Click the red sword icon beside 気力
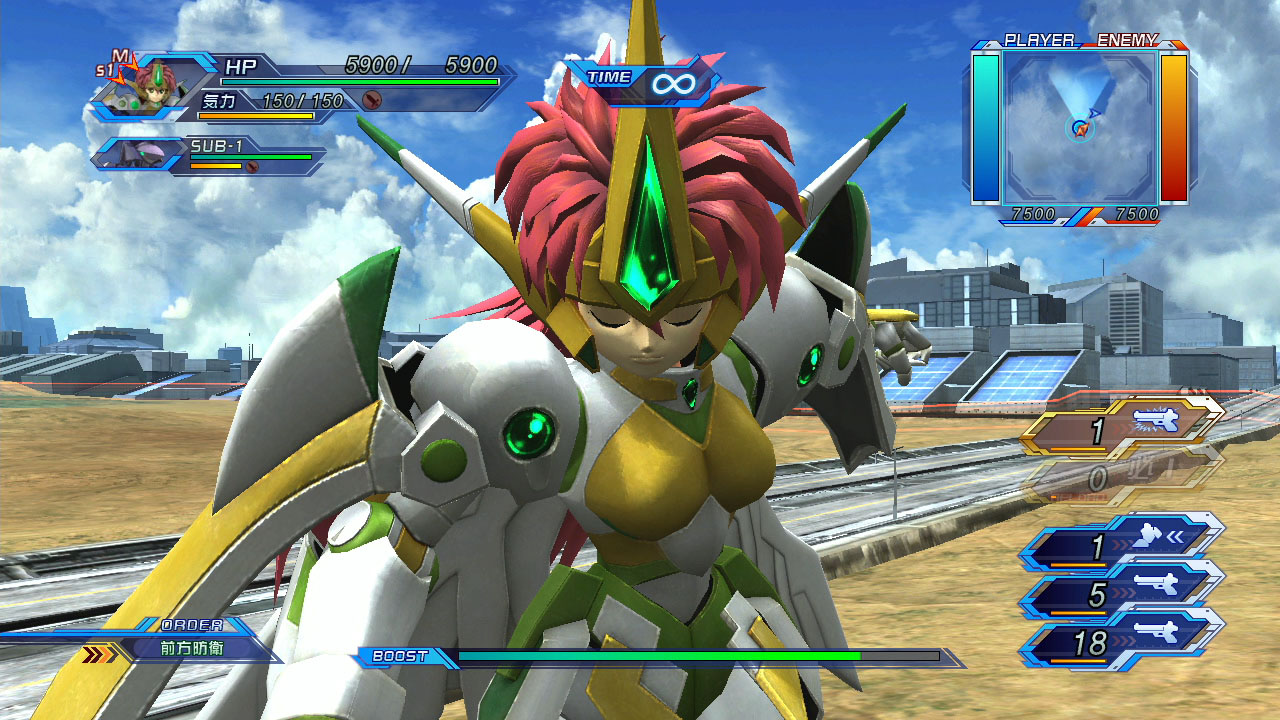The image size is (1280, 720). (x=372, y=100)
